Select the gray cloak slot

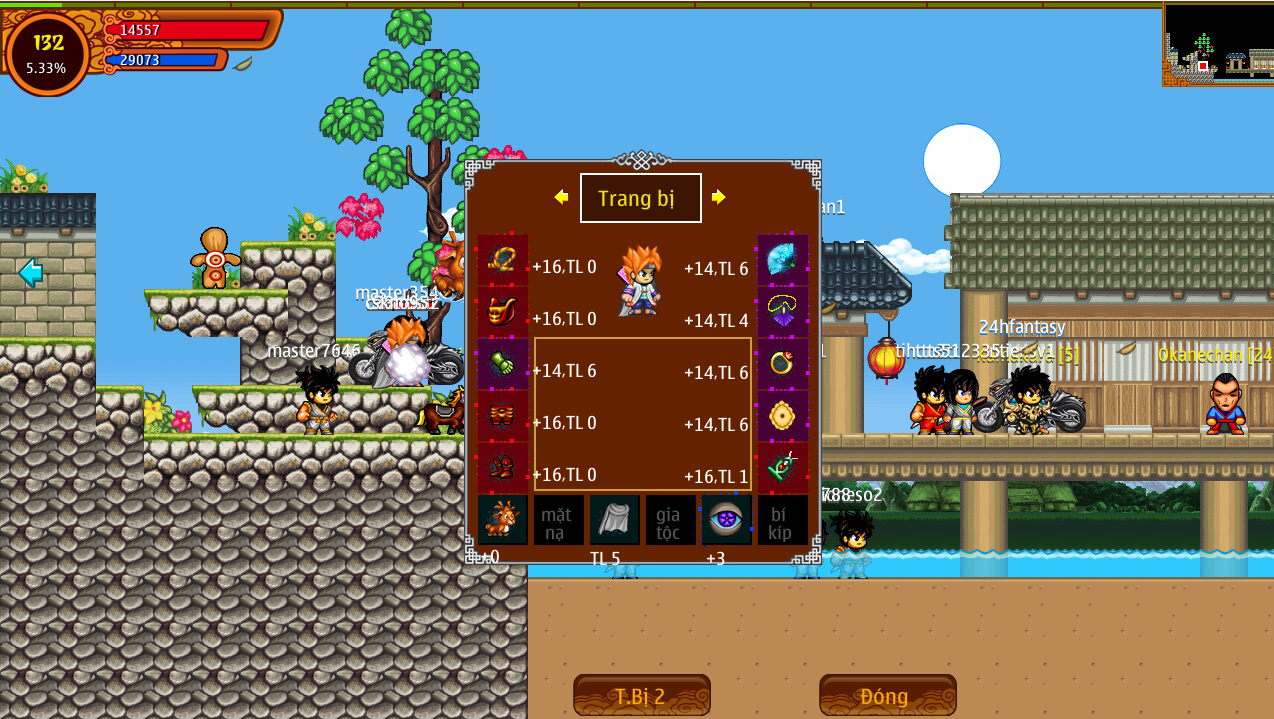click(614, 520)
